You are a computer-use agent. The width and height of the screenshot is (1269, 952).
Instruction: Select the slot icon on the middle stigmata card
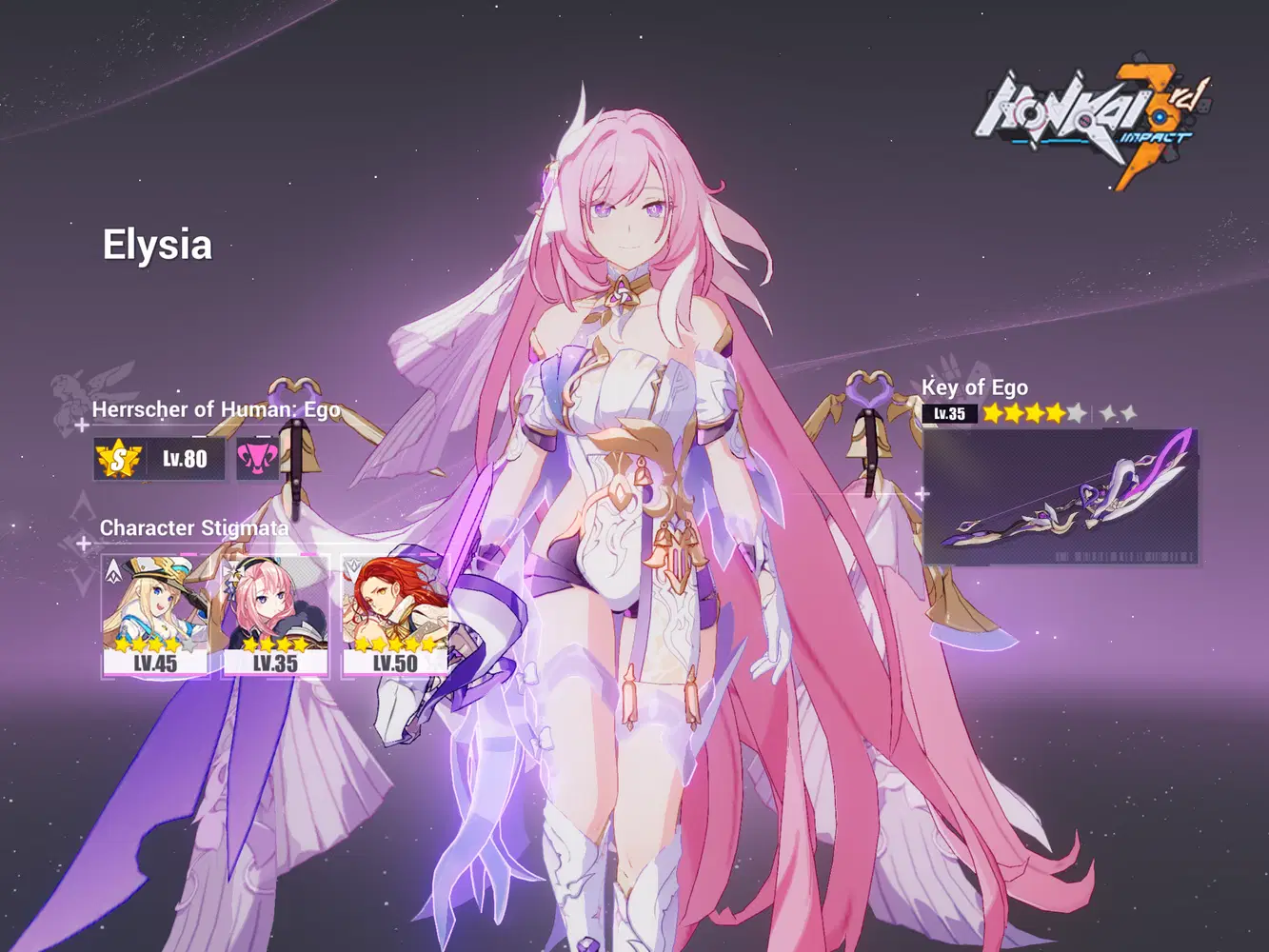pos(231,568)
